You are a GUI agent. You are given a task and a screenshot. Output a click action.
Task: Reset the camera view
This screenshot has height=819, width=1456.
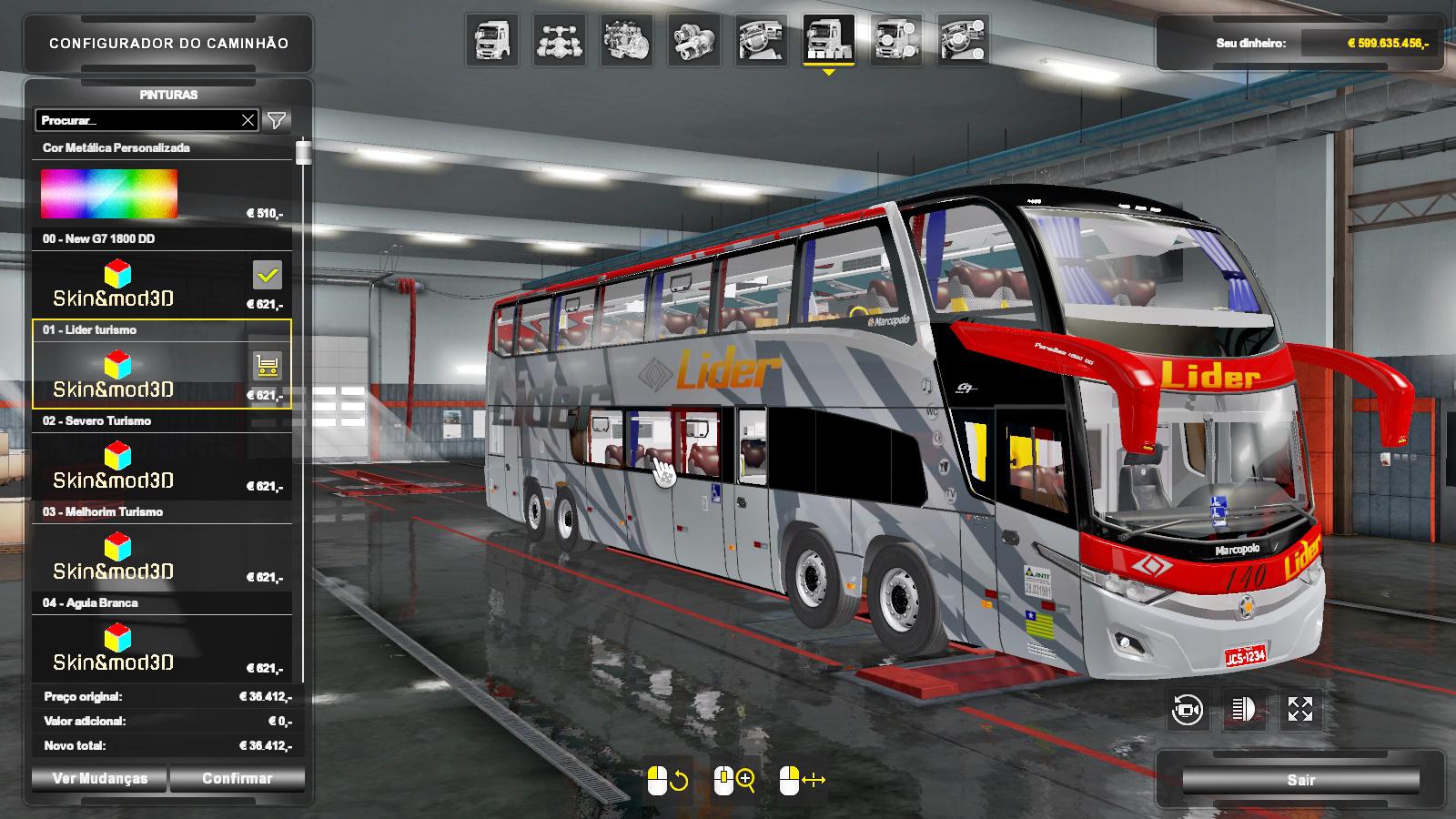point(1188,710)
